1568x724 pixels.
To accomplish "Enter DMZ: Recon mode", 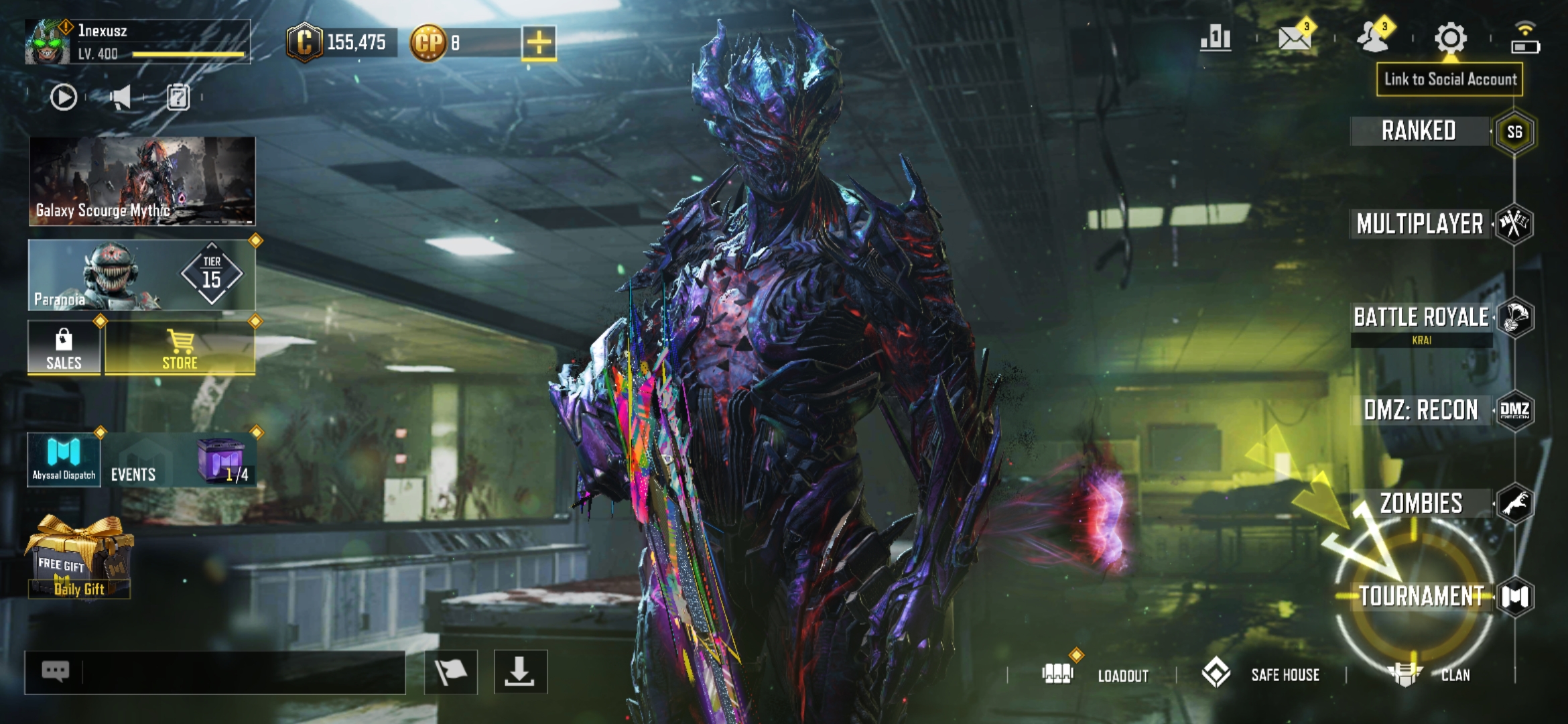I will 1422,410.
